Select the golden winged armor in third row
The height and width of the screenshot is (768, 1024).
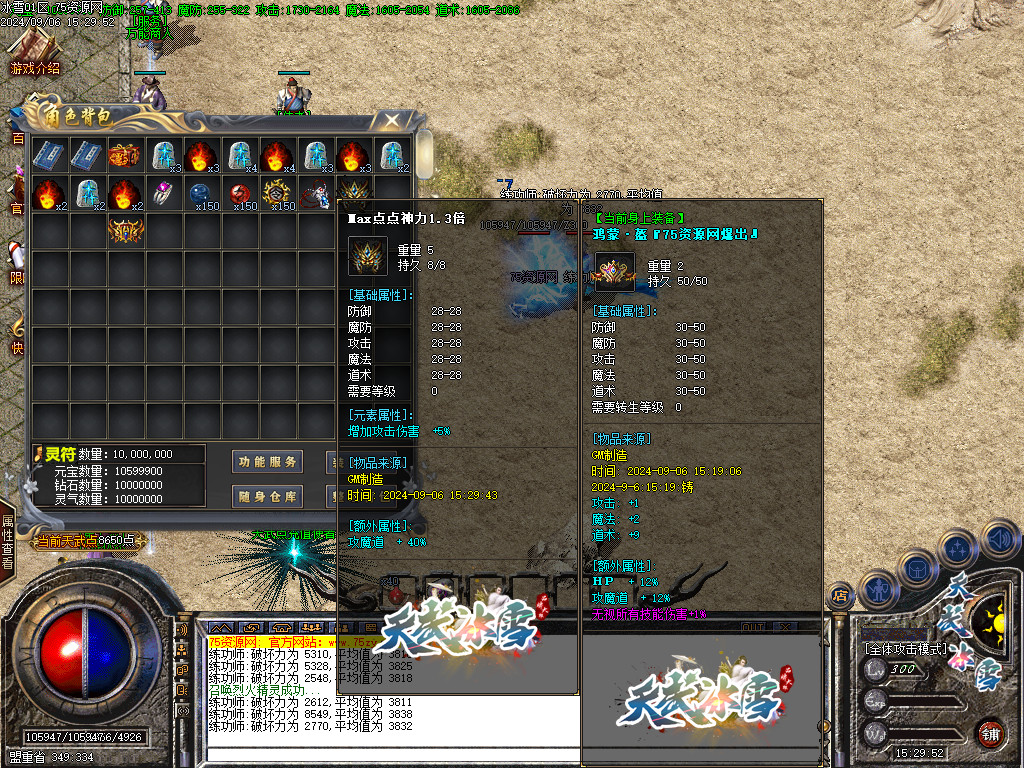point(124,231)
